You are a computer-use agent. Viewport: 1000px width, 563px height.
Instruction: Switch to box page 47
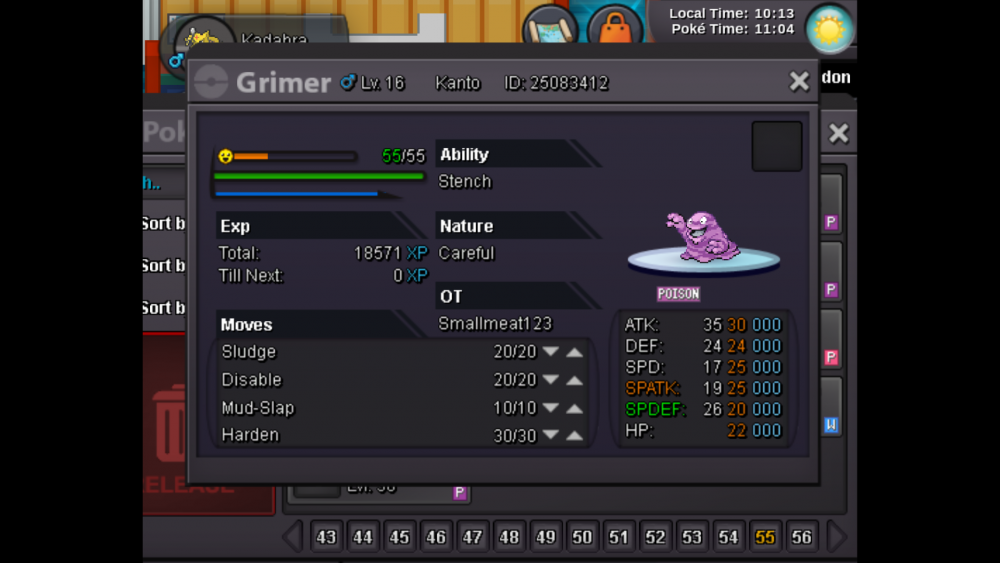472,537
